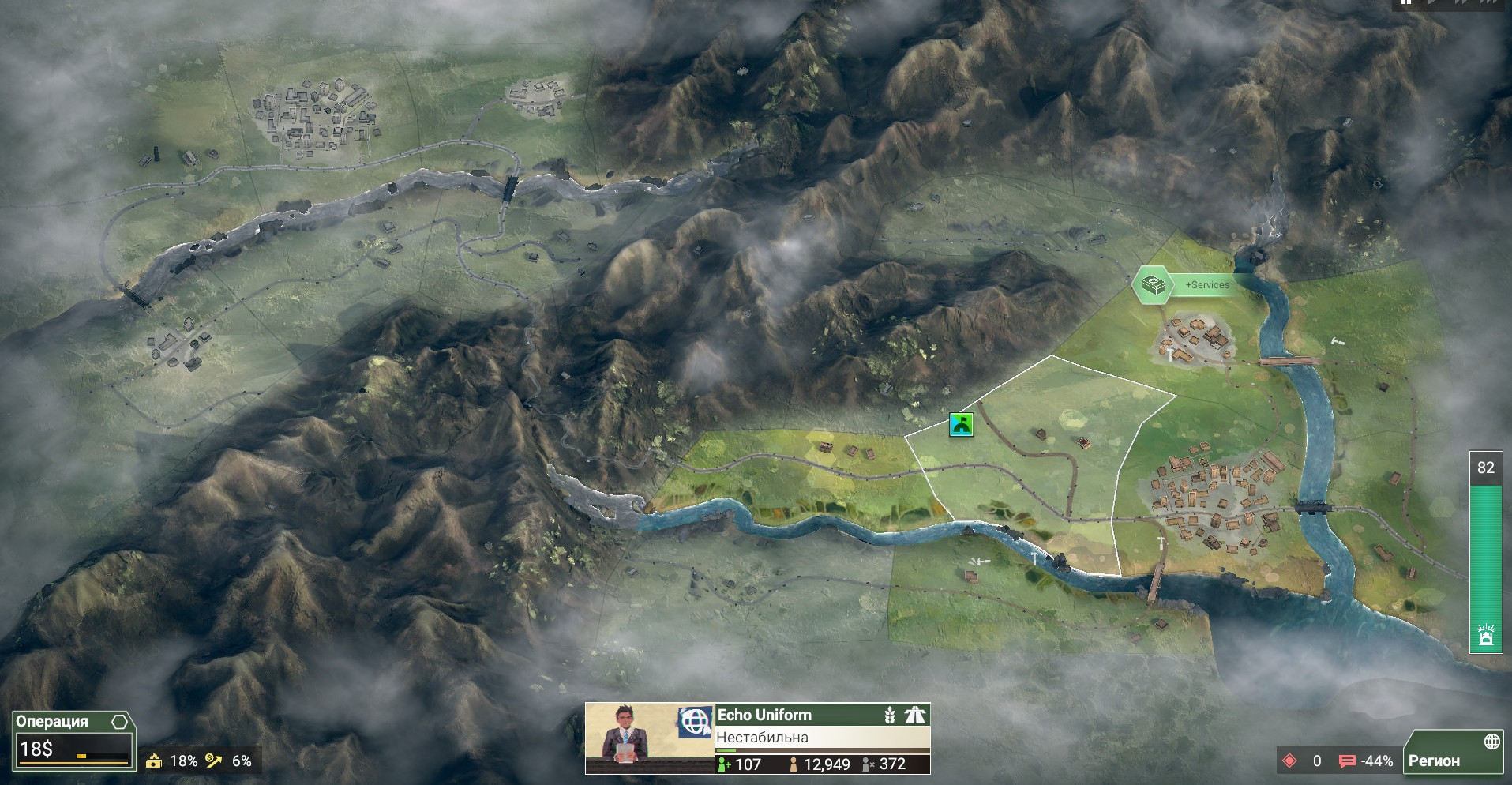This screenshot has width=1512, height=785.
Task: Click the red speech bubble support indicator
Action: click(x=1347, y=761)
